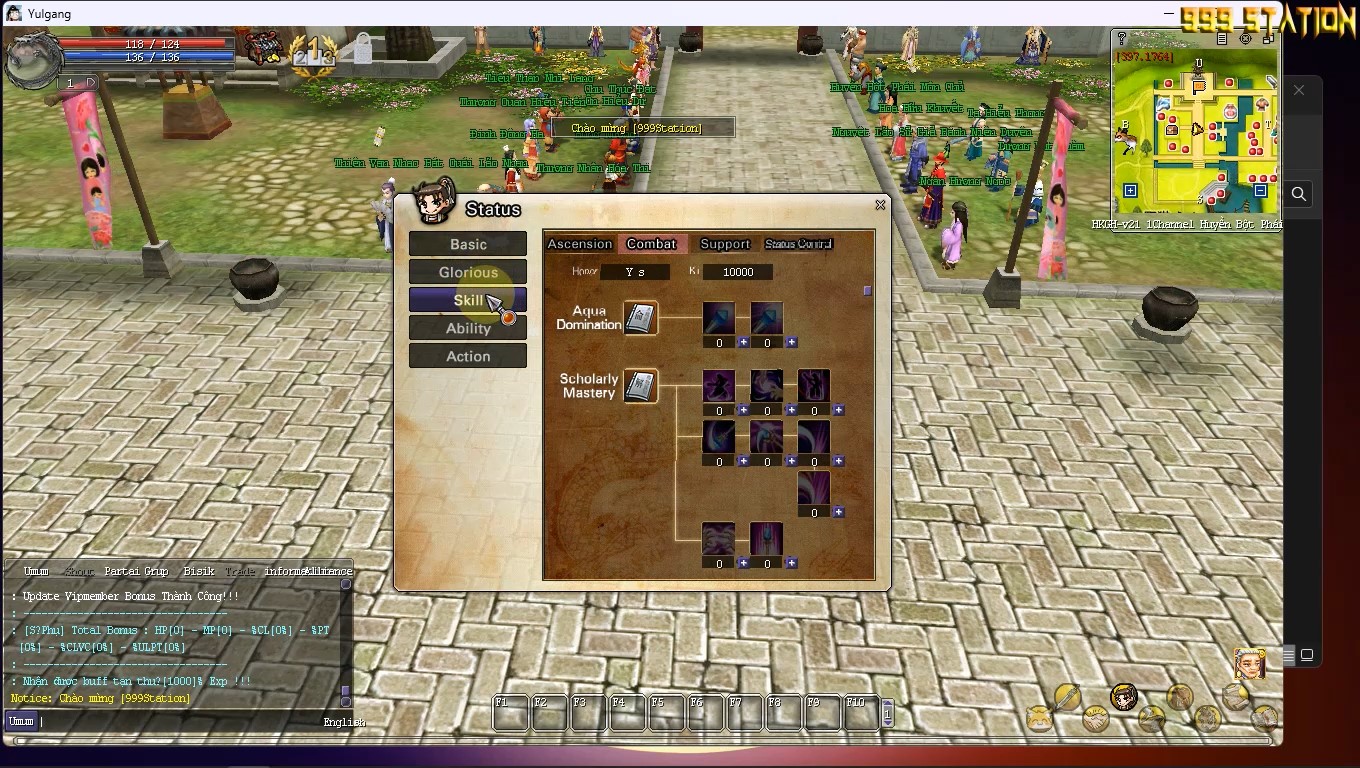
Task: Open the Ability section
Action: click(467, 328)
